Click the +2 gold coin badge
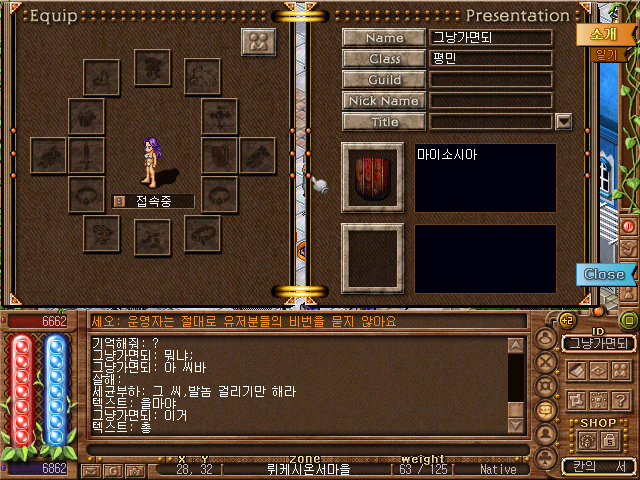This screenshot has width=640, height=480. pyautogui.click(x=565, y=321)
